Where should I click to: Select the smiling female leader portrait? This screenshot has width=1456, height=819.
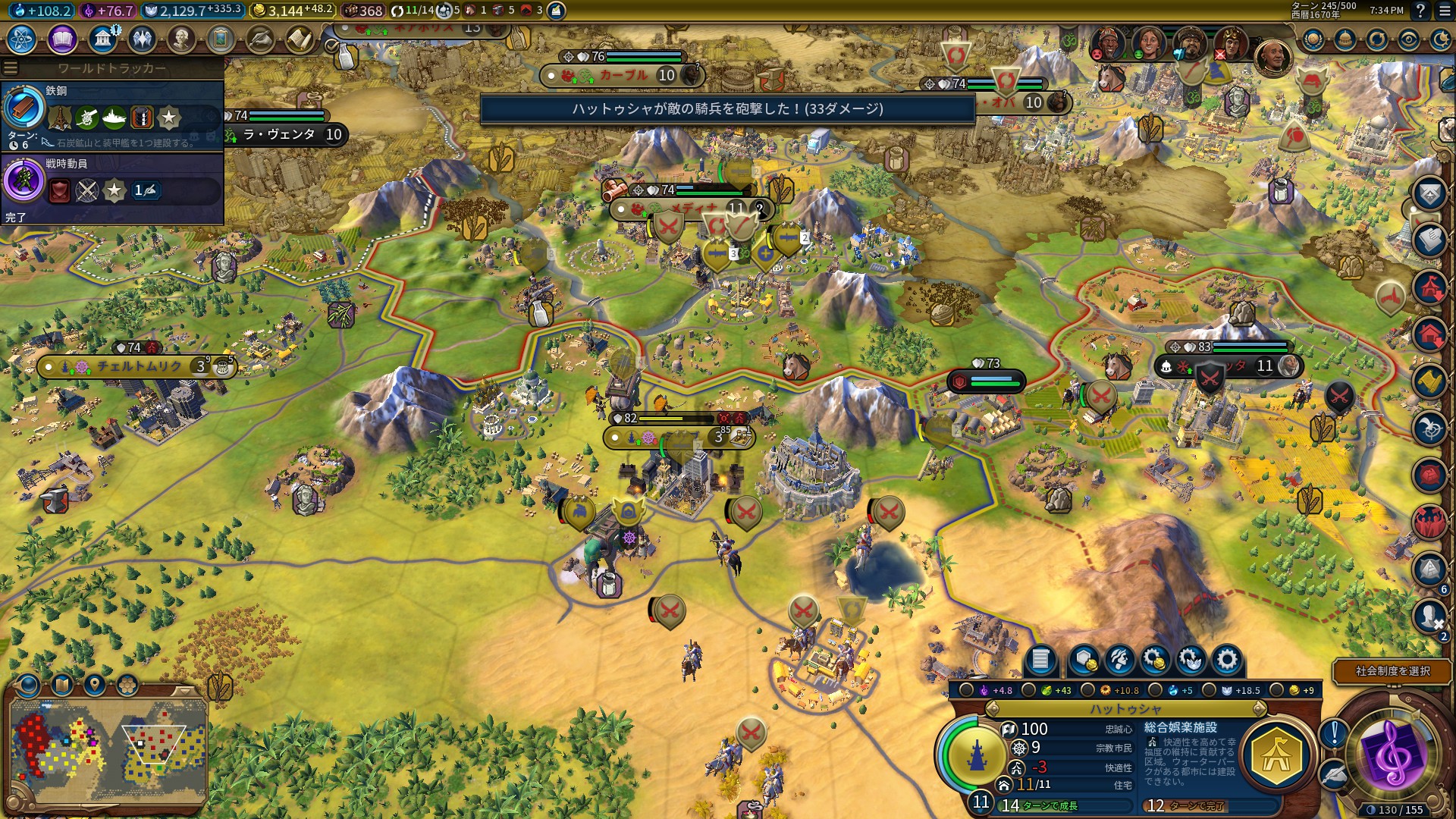coord(1148,43)
